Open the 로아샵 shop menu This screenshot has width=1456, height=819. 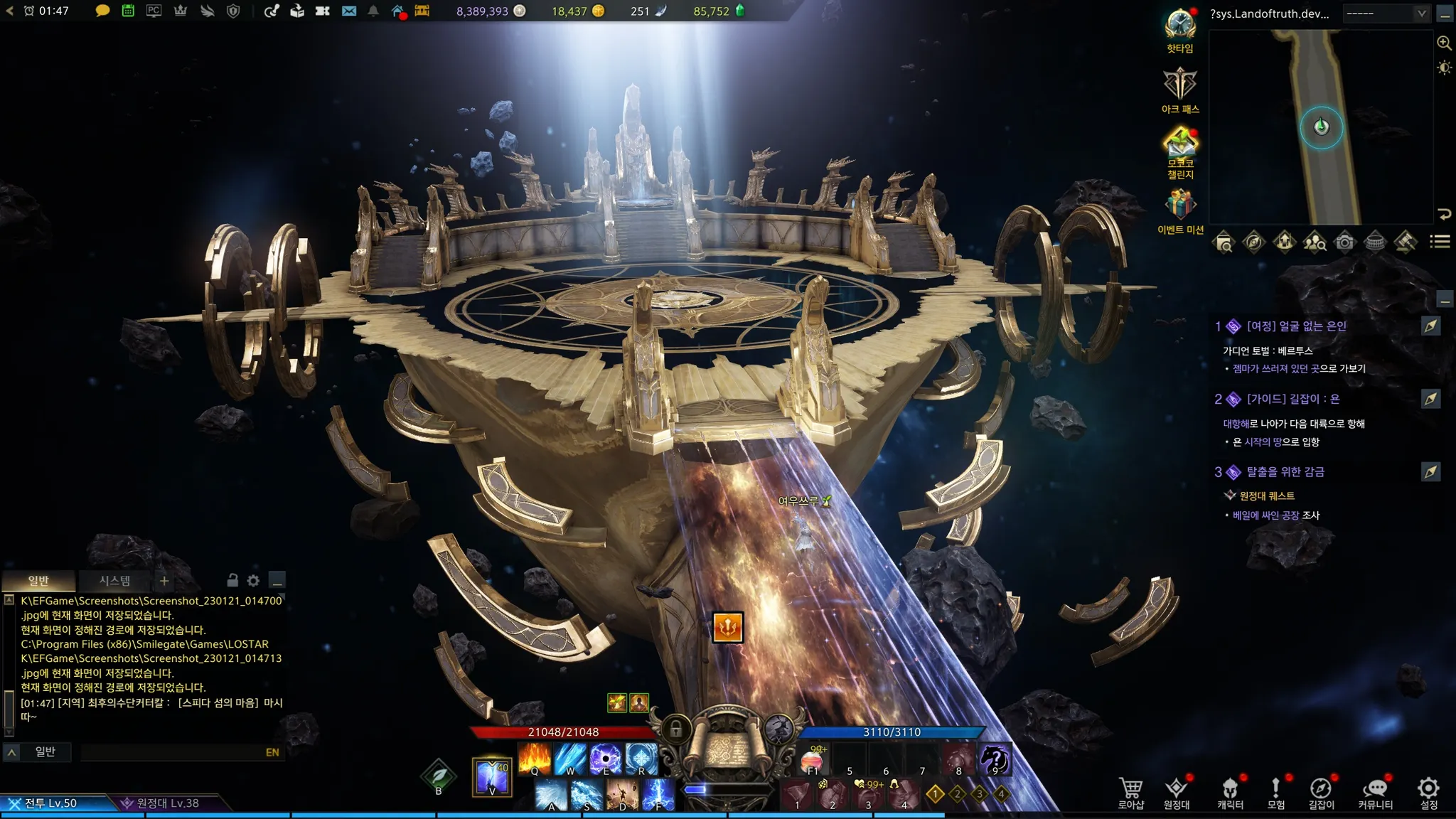tap(1130, 792)
